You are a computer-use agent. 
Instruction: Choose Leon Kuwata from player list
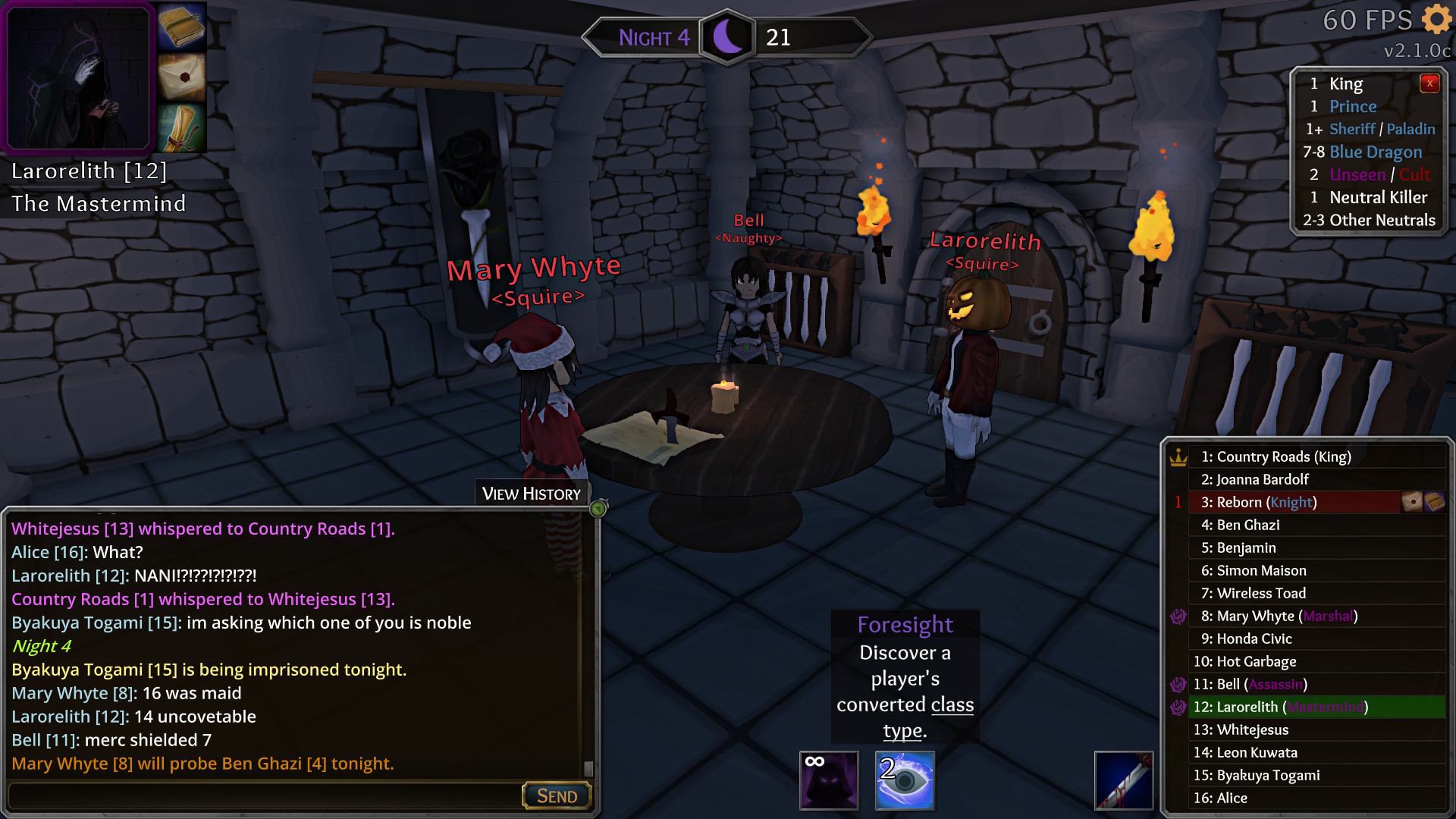coord(1245,752)
